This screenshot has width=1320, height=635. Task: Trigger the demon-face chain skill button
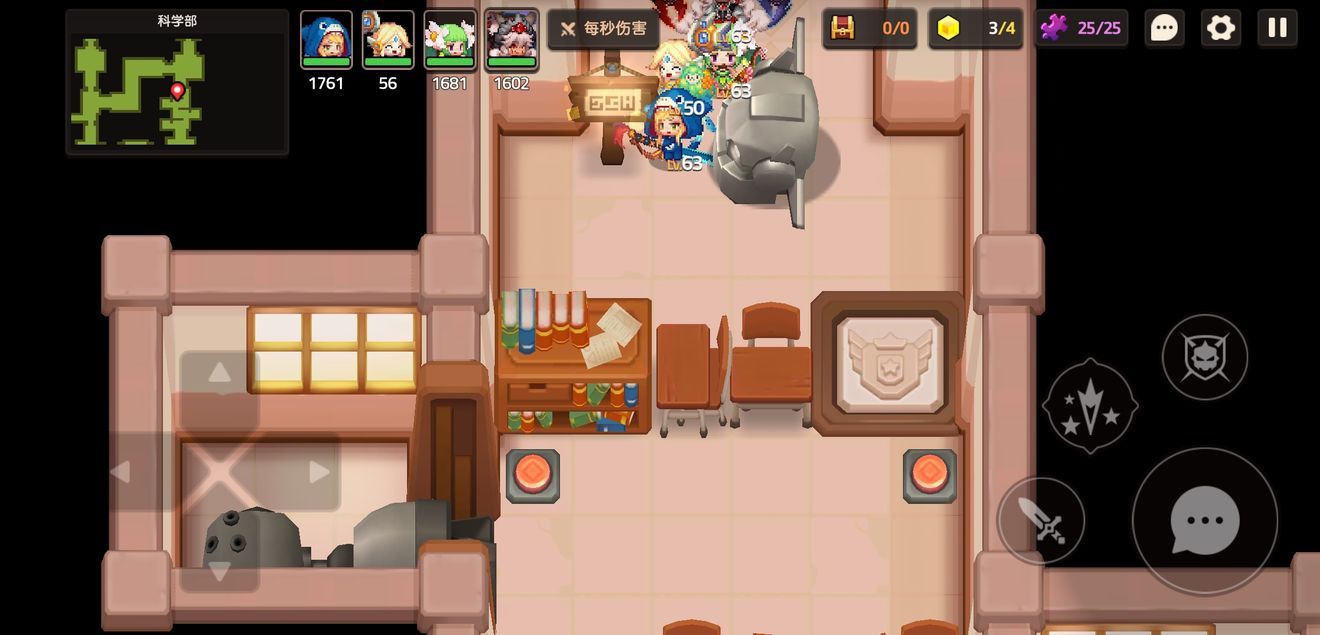click(x=1205, y=357)
